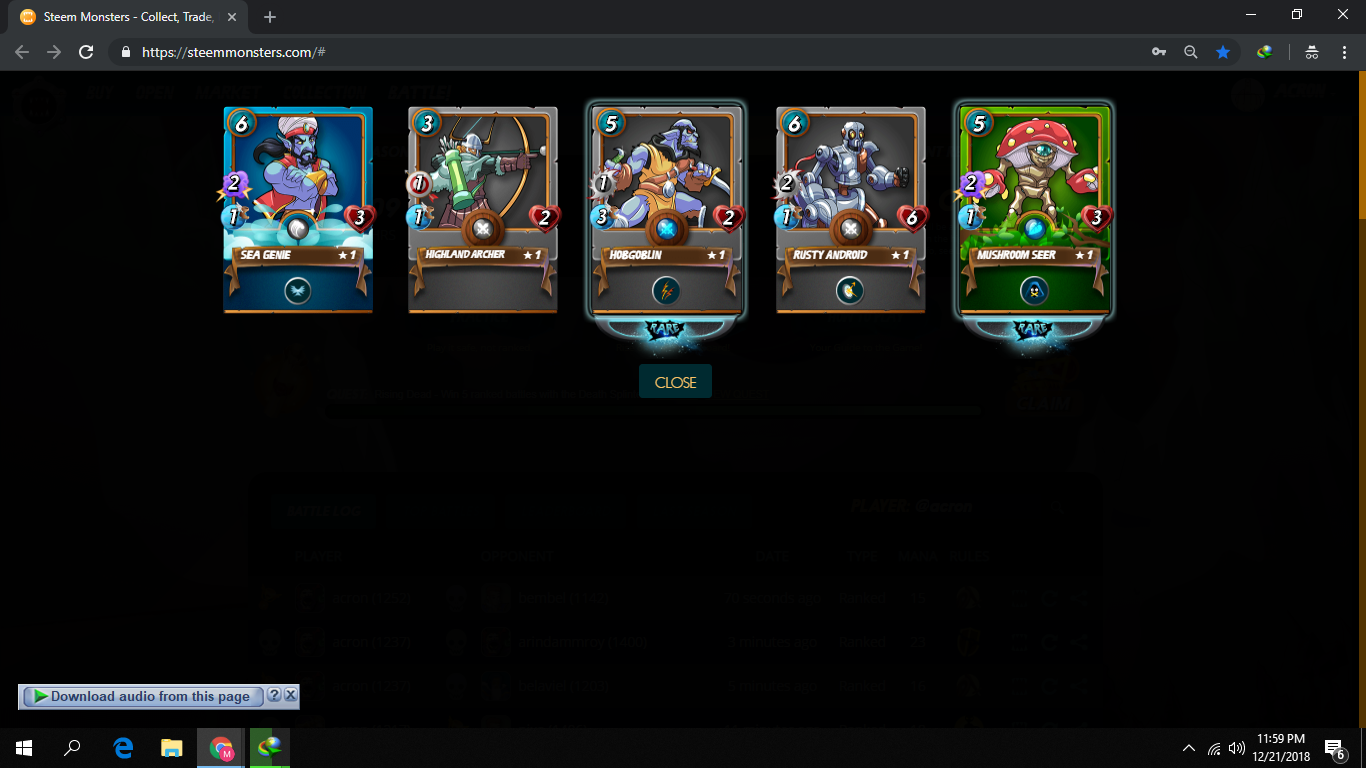The image size is (1366, 768).
Task: Click Download audio from this page
Action: (x=149, y=696)
